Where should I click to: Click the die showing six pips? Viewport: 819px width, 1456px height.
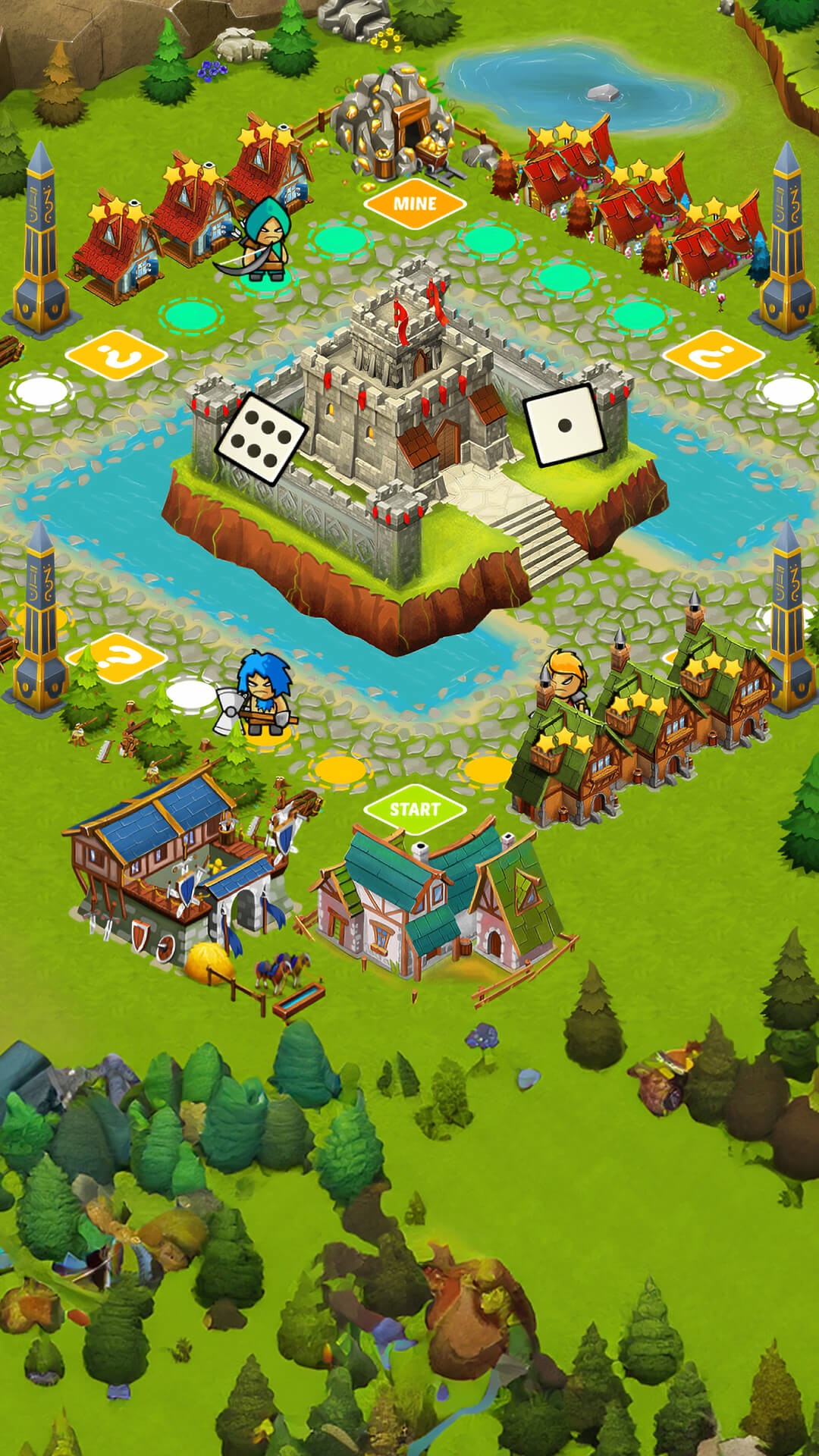262,438
